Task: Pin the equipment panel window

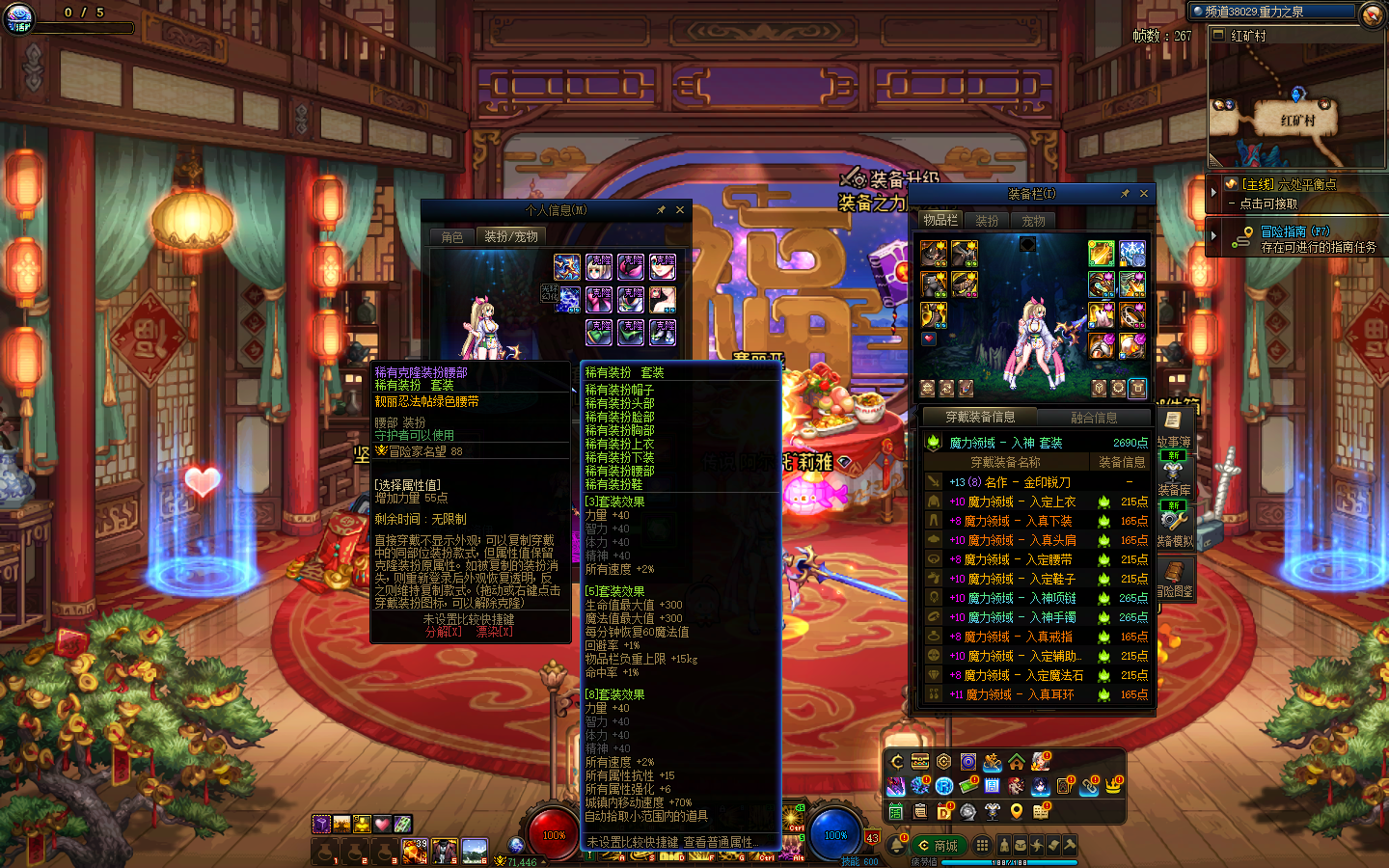Action: click(x=1125, y=194)
